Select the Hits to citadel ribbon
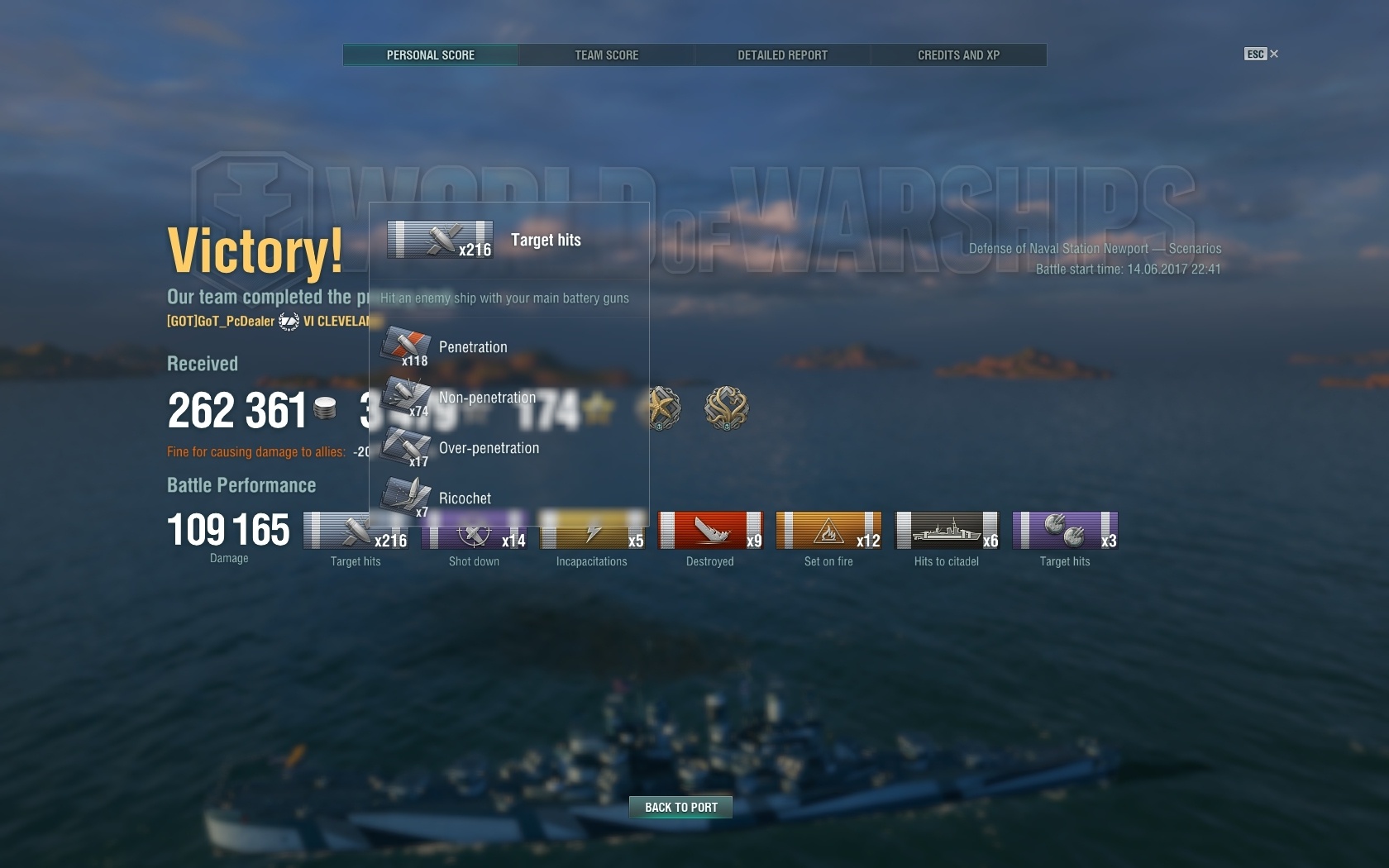The image size is (1389, 868). (947, 531)
